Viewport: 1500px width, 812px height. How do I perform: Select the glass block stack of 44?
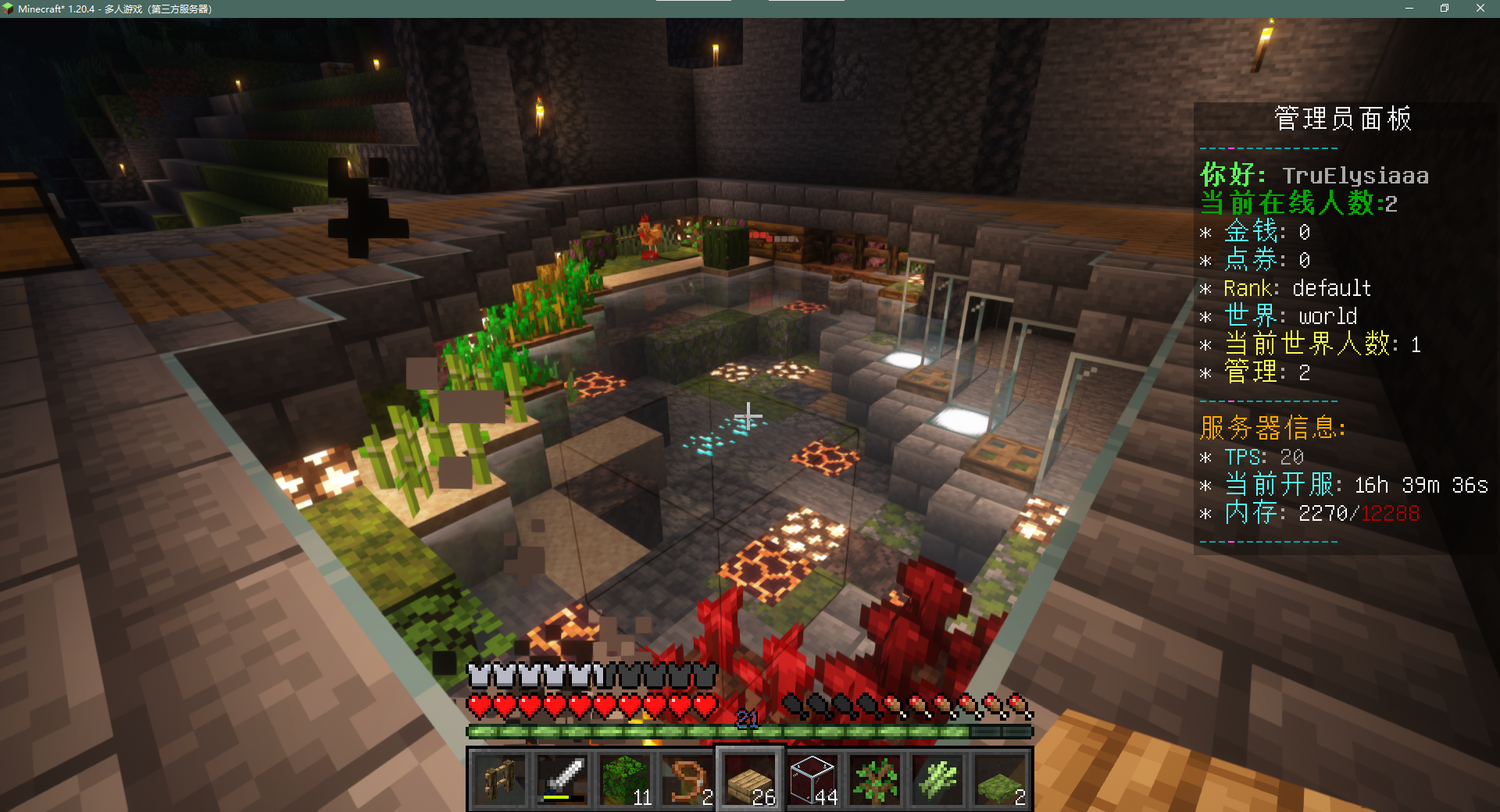pos(812,780)
